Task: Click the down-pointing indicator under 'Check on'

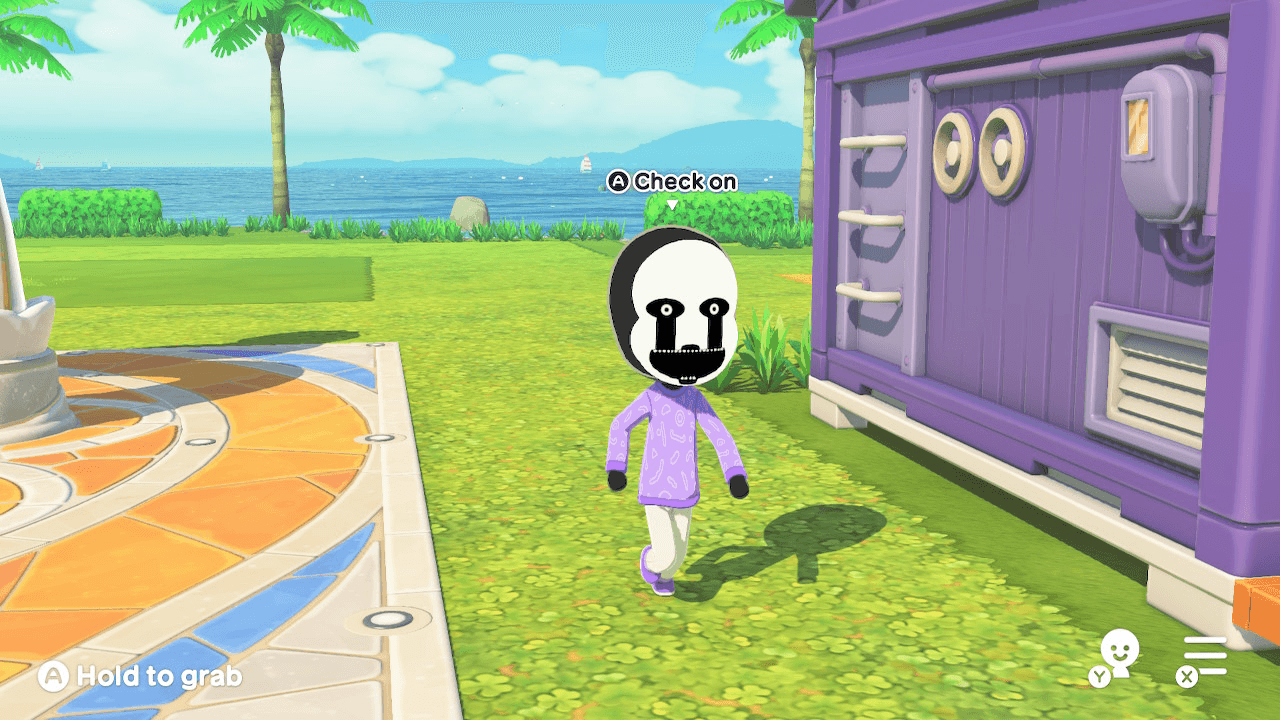Action: [x=672, y=202]
